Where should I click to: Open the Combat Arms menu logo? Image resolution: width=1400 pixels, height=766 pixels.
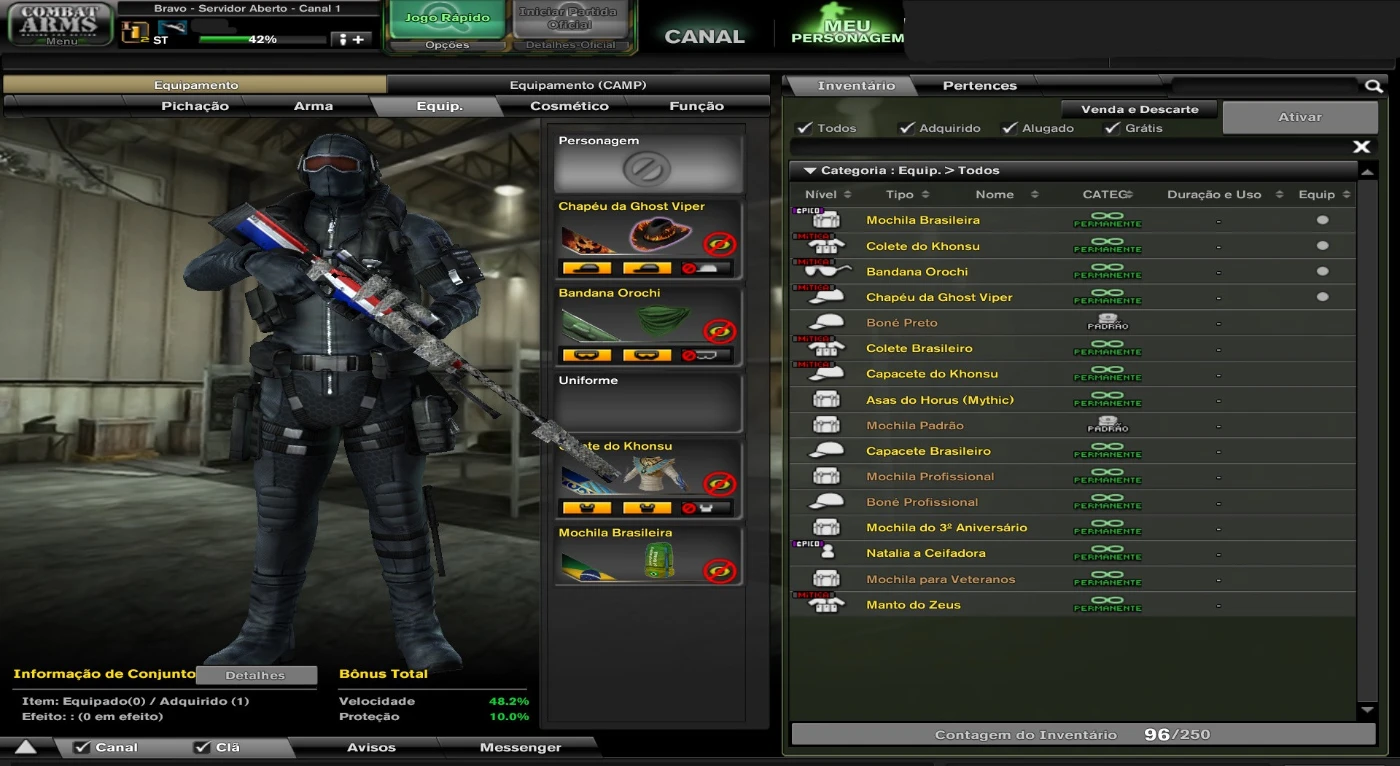click(x=58, y=22)
